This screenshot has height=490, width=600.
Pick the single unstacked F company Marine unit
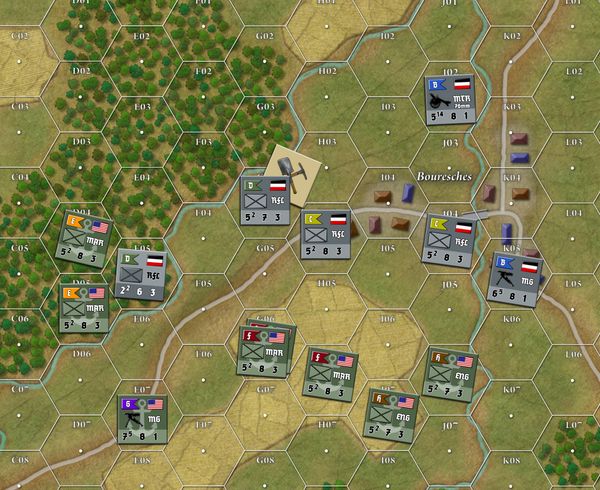(332, 371)
